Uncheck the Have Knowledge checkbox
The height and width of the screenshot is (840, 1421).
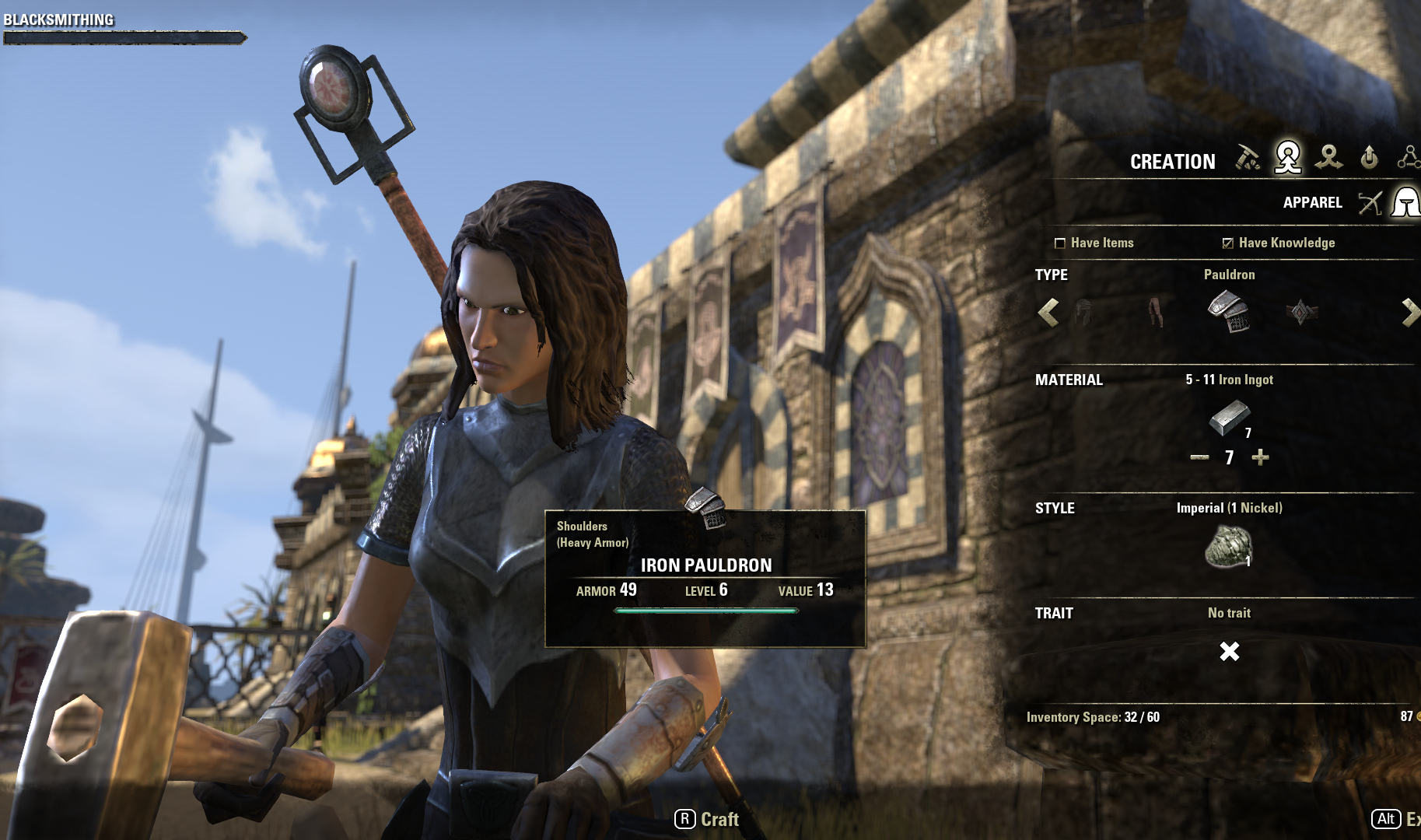1227,243
